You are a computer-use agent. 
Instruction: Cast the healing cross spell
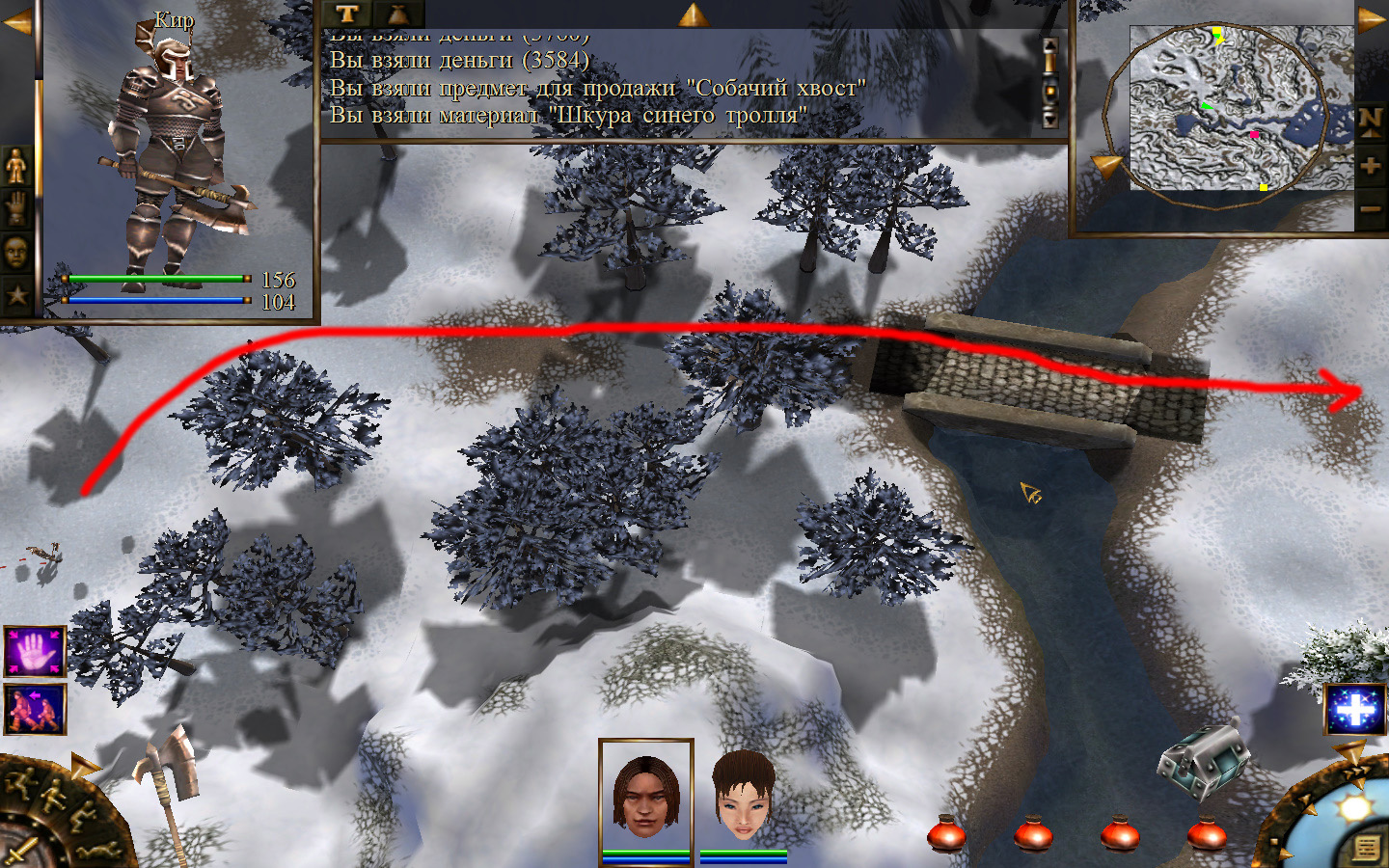(1354, 710)
